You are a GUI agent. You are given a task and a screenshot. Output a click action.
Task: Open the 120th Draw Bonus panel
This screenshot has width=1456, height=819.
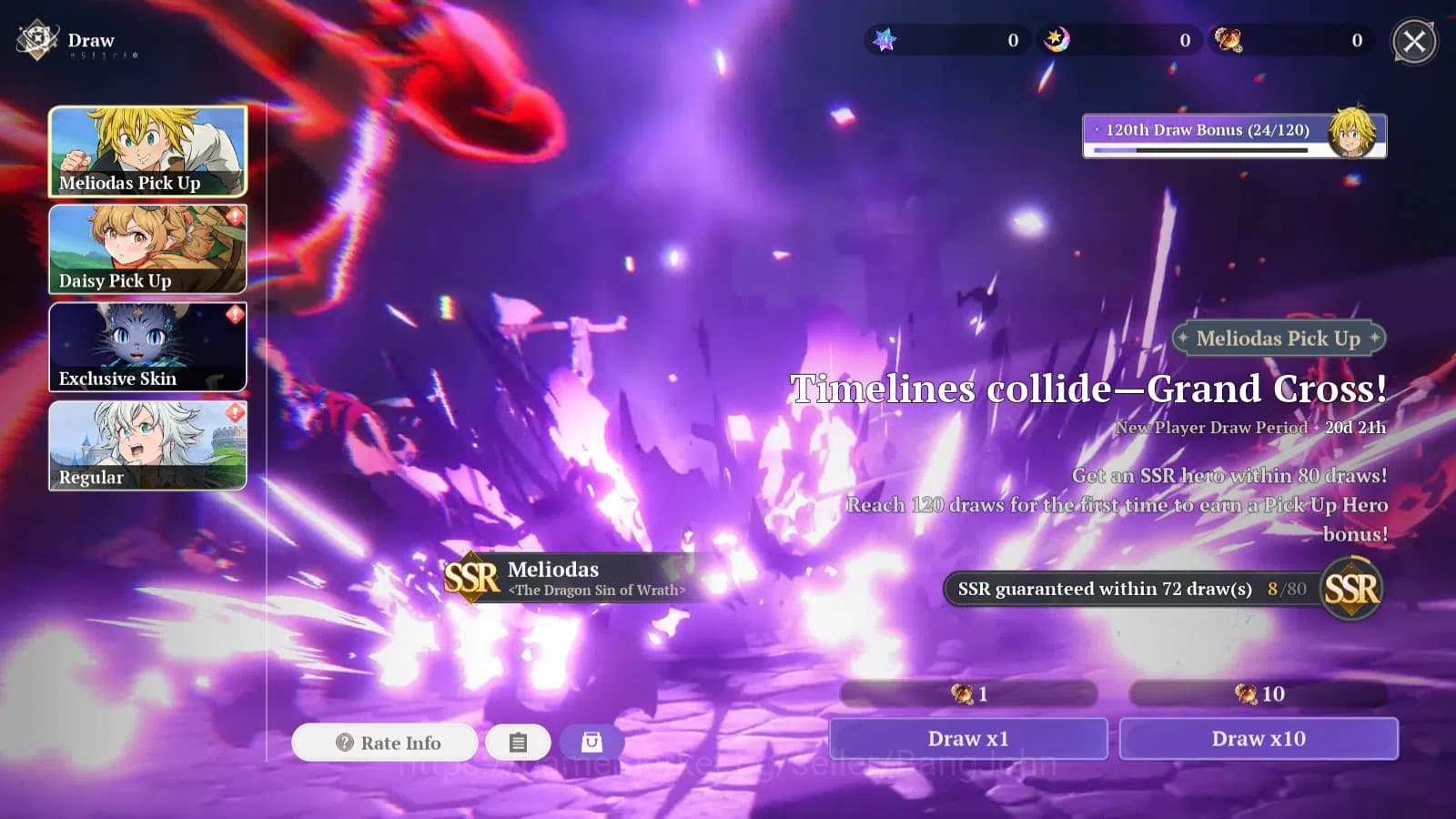tap(1234, 136)
